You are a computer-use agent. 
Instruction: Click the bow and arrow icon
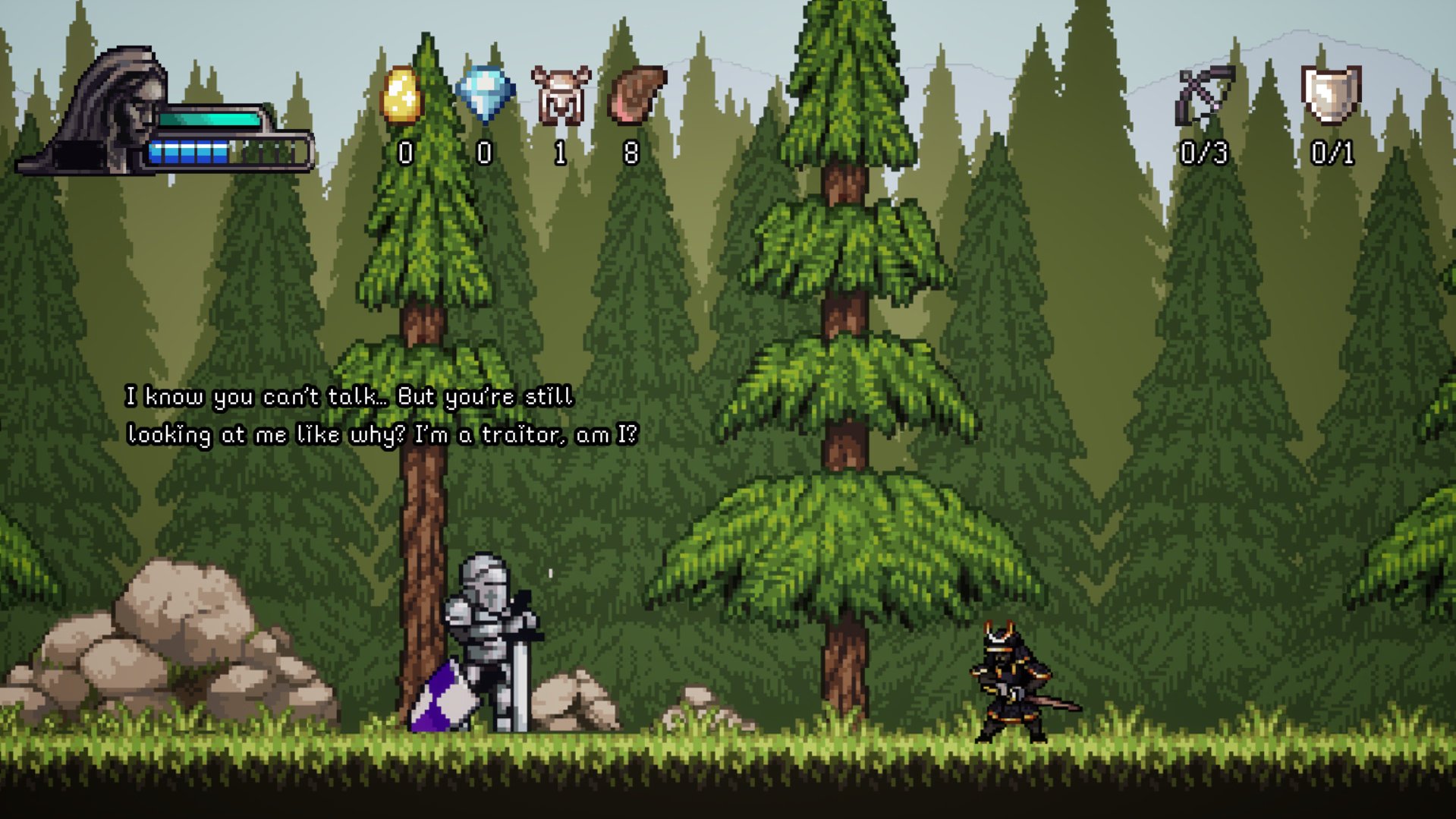tap(1204, 96)
